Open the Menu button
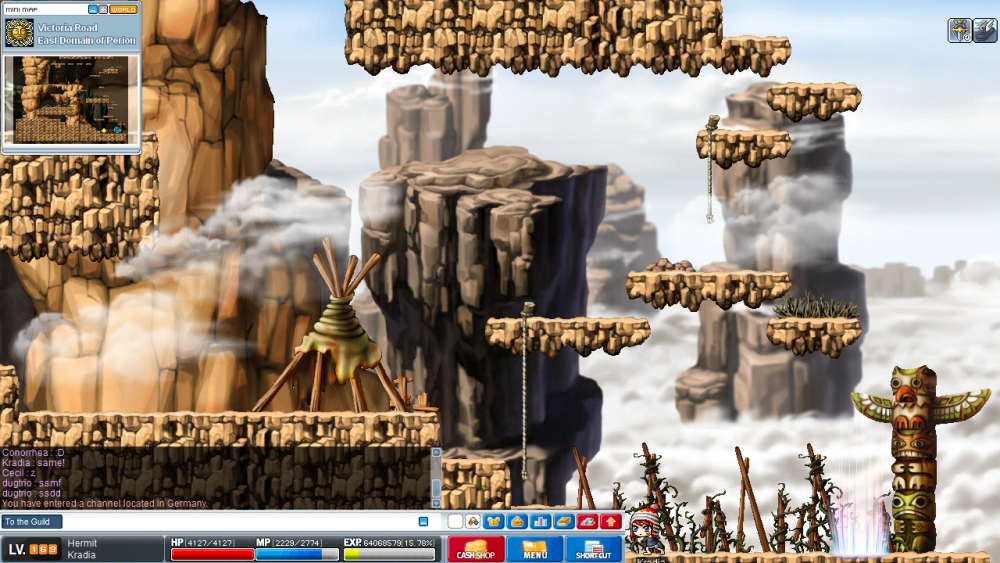The height and width of the screenshot is (563, 1000). click(x=534, y=549)
